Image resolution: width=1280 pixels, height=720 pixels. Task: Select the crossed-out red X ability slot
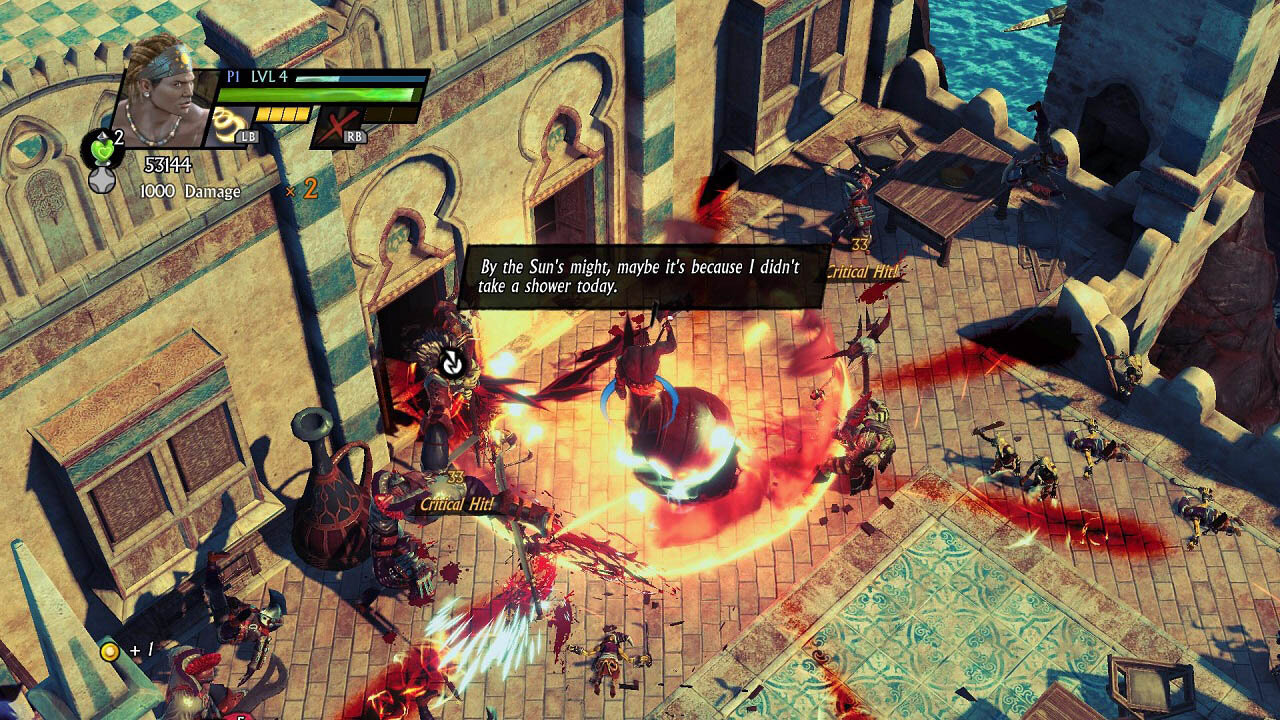pyautogui.click(x=338, y=128)
